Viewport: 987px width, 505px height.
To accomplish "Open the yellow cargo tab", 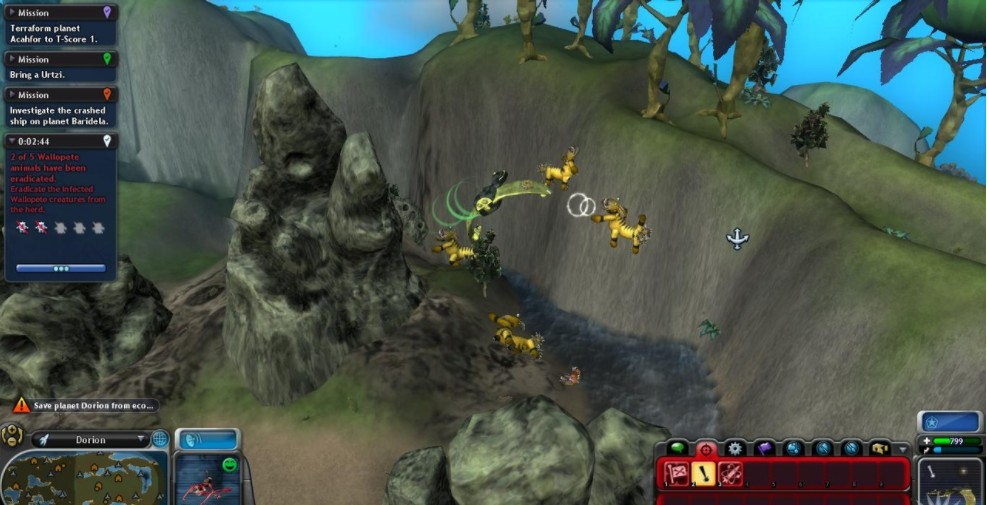I will click(879, 449).
